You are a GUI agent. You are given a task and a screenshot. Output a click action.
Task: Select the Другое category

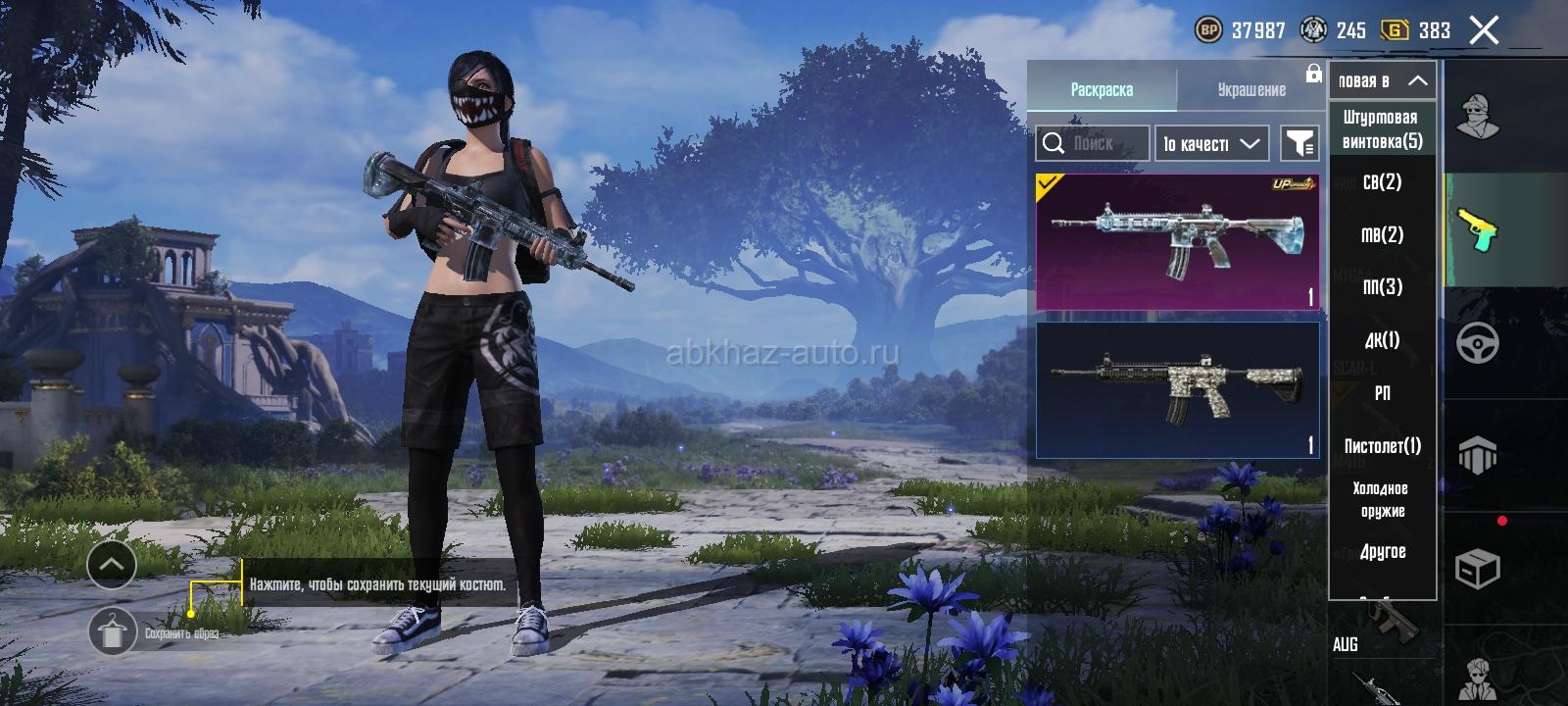click(x=1382, y=552)
